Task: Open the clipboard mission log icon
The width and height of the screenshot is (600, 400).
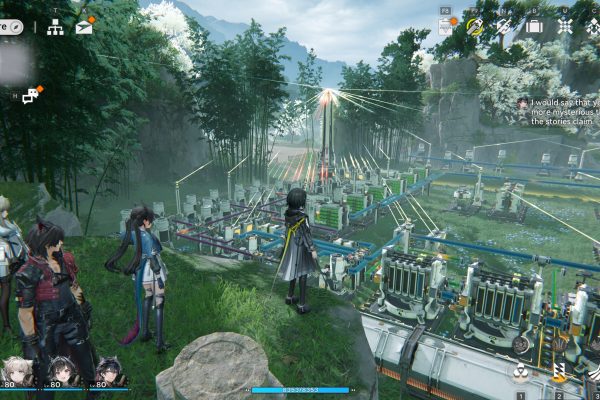Action: coord(446,26)
